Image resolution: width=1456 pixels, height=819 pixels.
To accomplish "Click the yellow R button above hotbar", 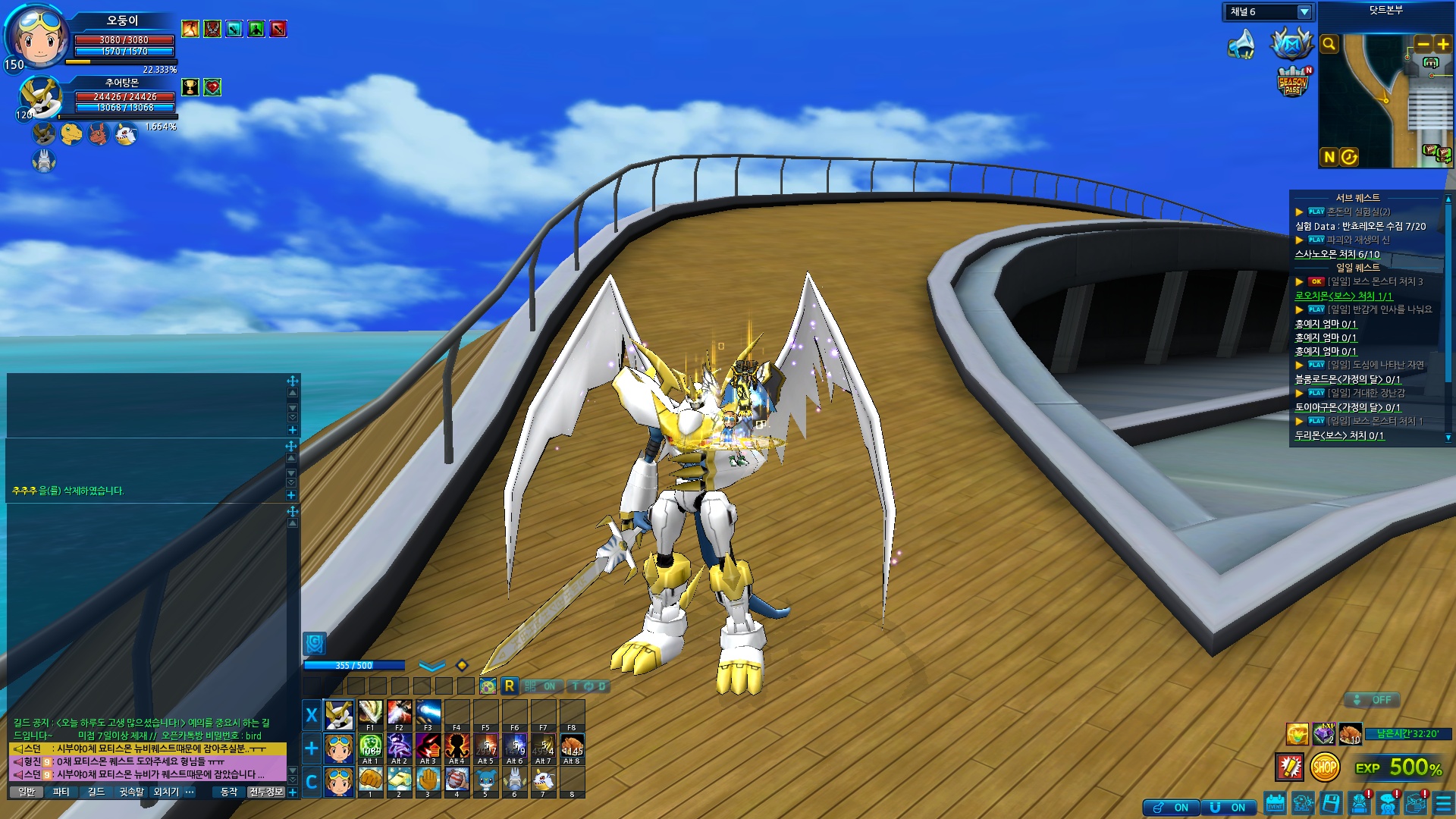I will tap(509, 686).
